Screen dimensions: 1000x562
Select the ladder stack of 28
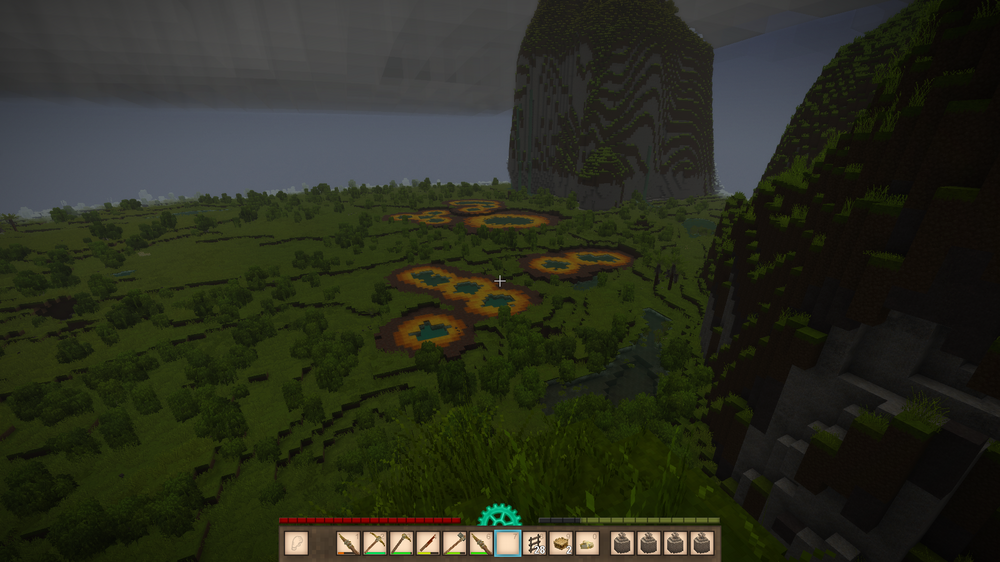[535, 543]
